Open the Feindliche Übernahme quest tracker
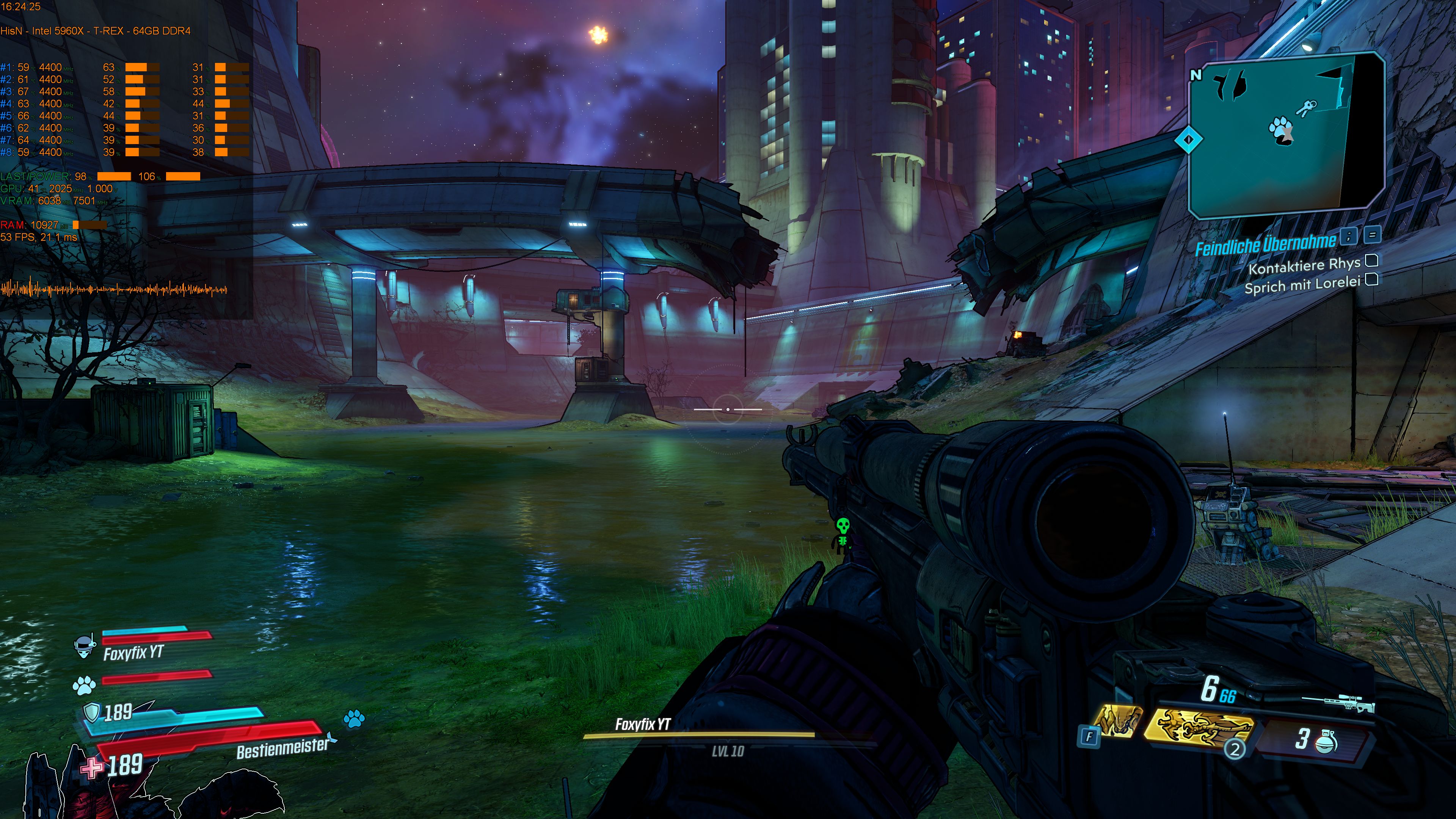The image size is (1456, 819). click(x=1265, y=244)
